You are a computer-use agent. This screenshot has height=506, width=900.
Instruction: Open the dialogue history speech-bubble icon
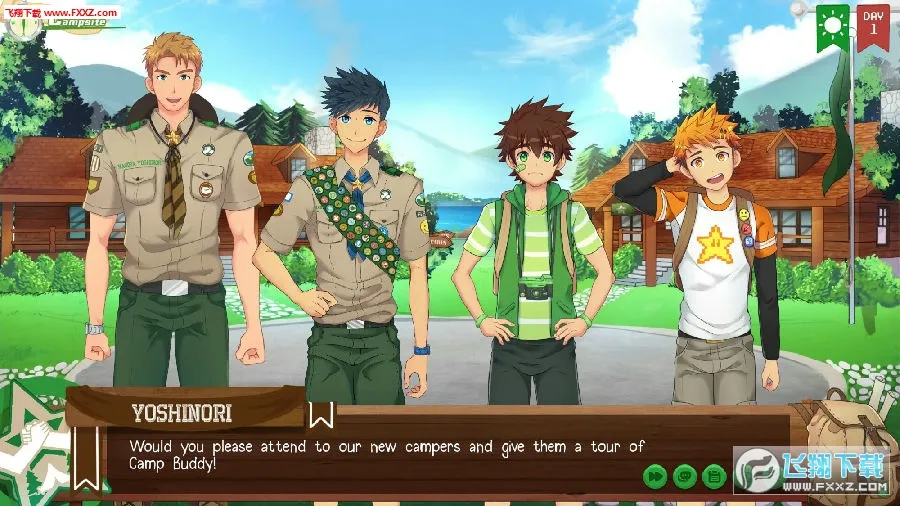click(x=685, y=477)
